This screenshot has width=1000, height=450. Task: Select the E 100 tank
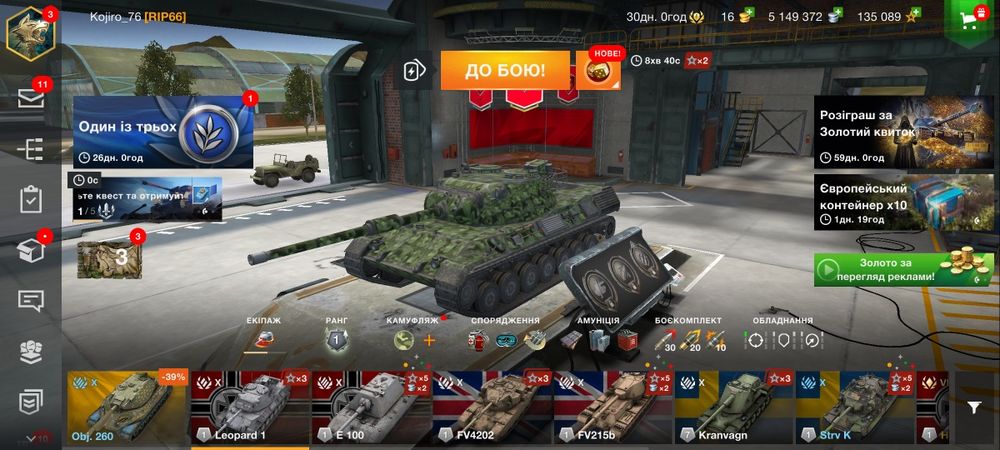pyautogui.click(x=371, y=407)
